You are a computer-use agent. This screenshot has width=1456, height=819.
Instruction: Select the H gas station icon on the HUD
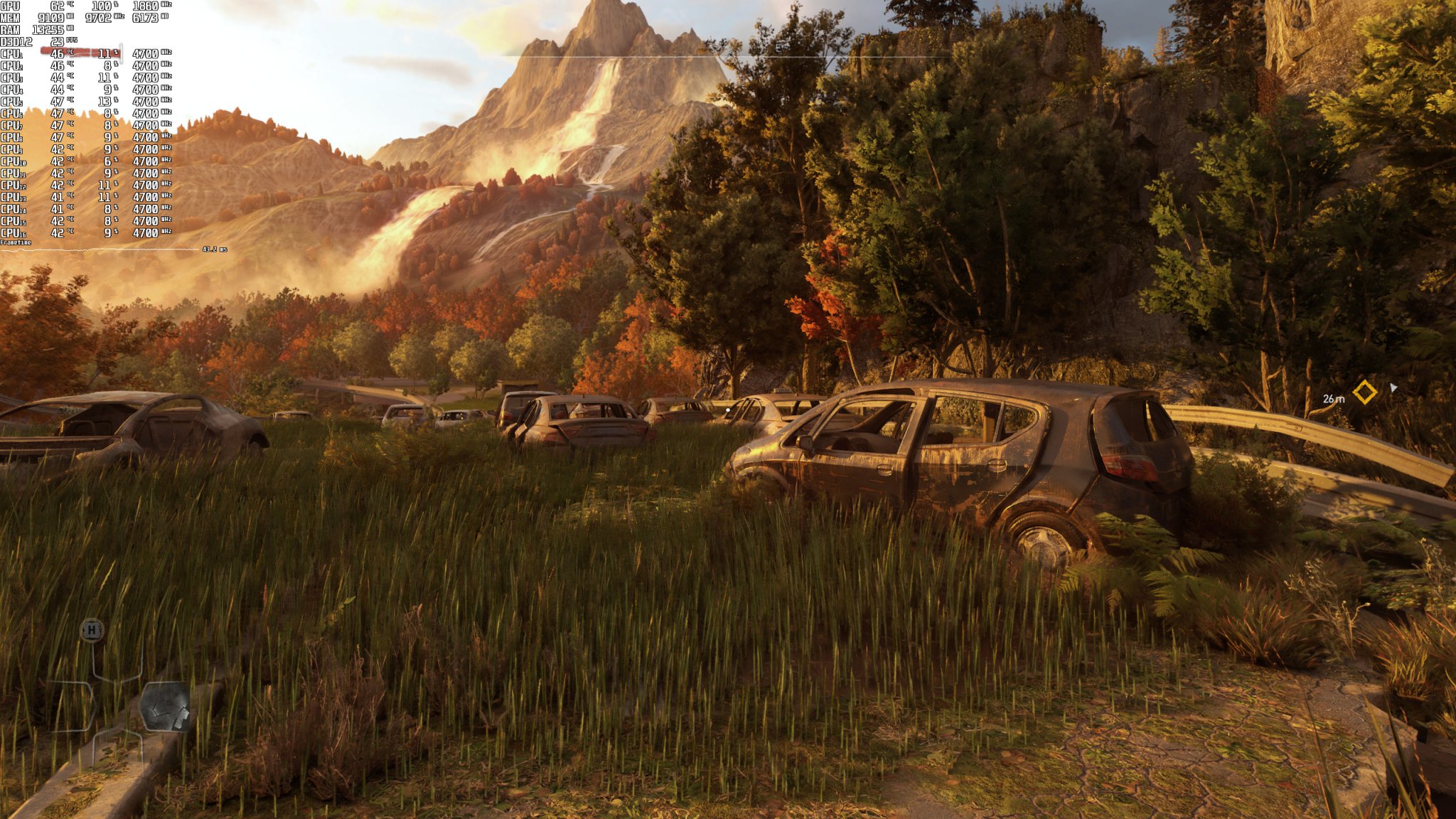click(x=92, y=631)
